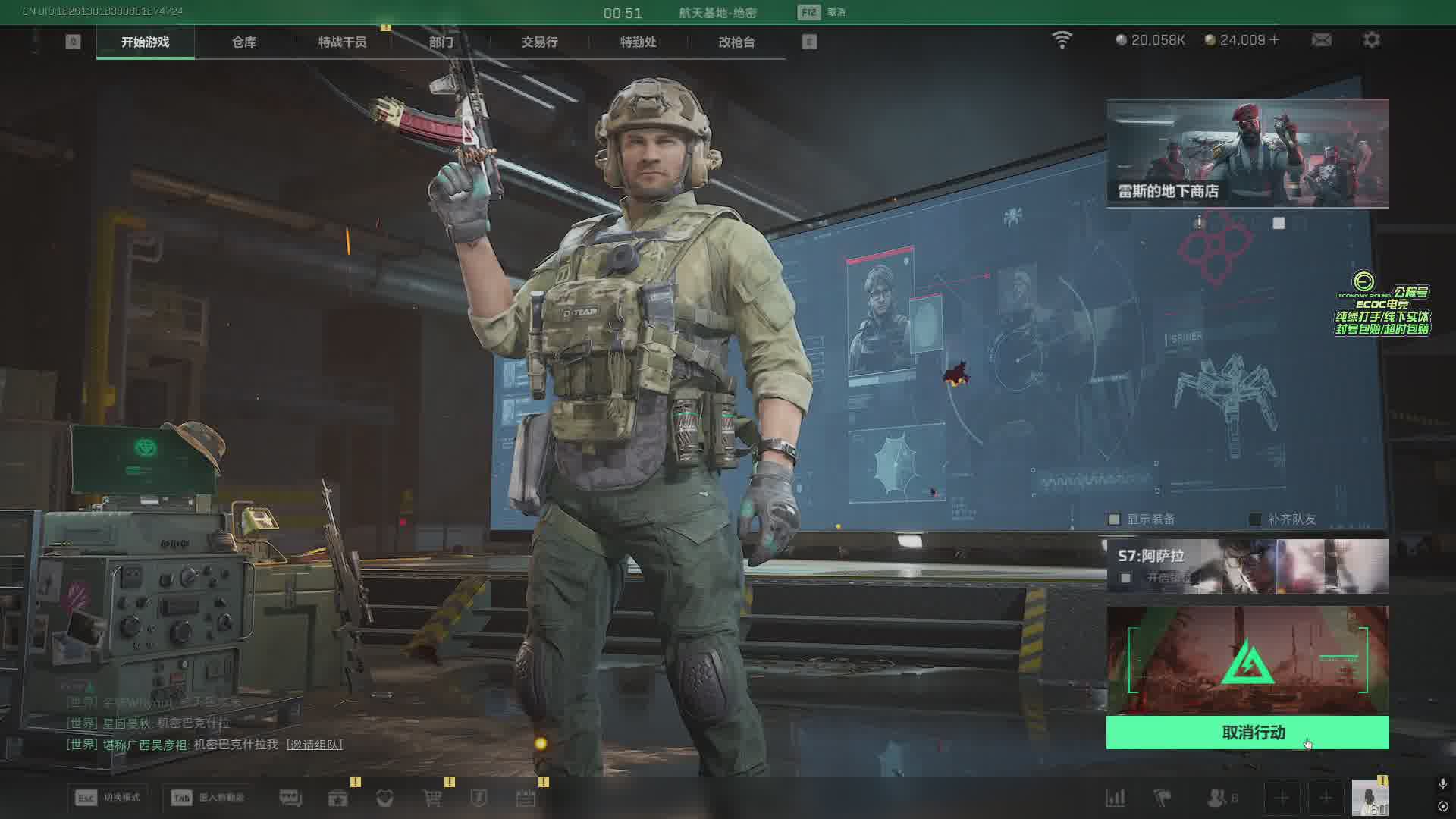Open the 交易行 auction house tab

click(x=539, y=42)
